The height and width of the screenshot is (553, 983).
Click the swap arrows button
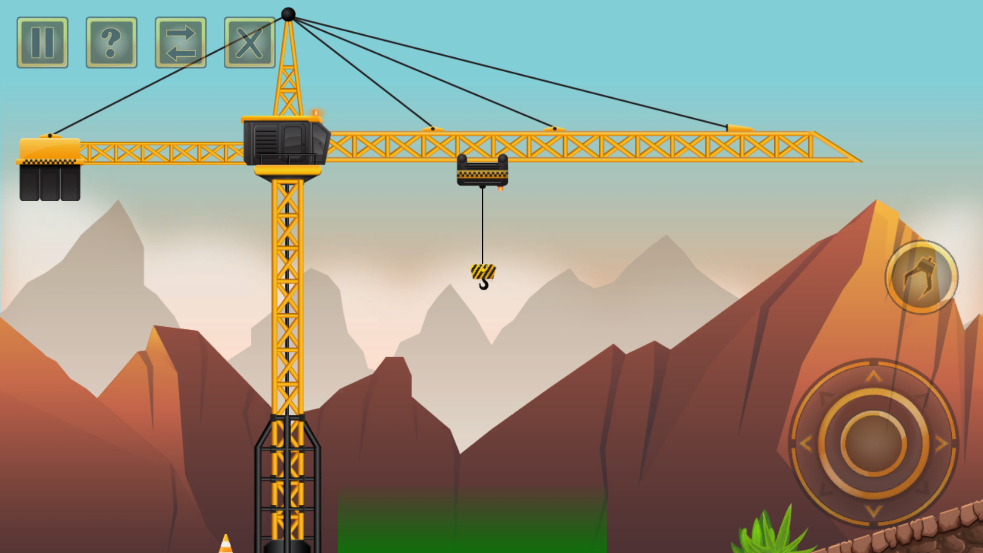point(180,43)
